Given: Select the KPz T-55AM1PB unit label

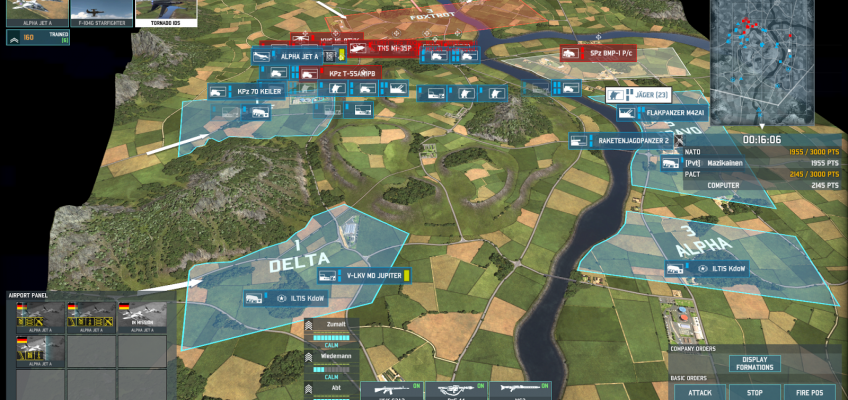Looking at the screenshot, I should [x=345, y=74].
